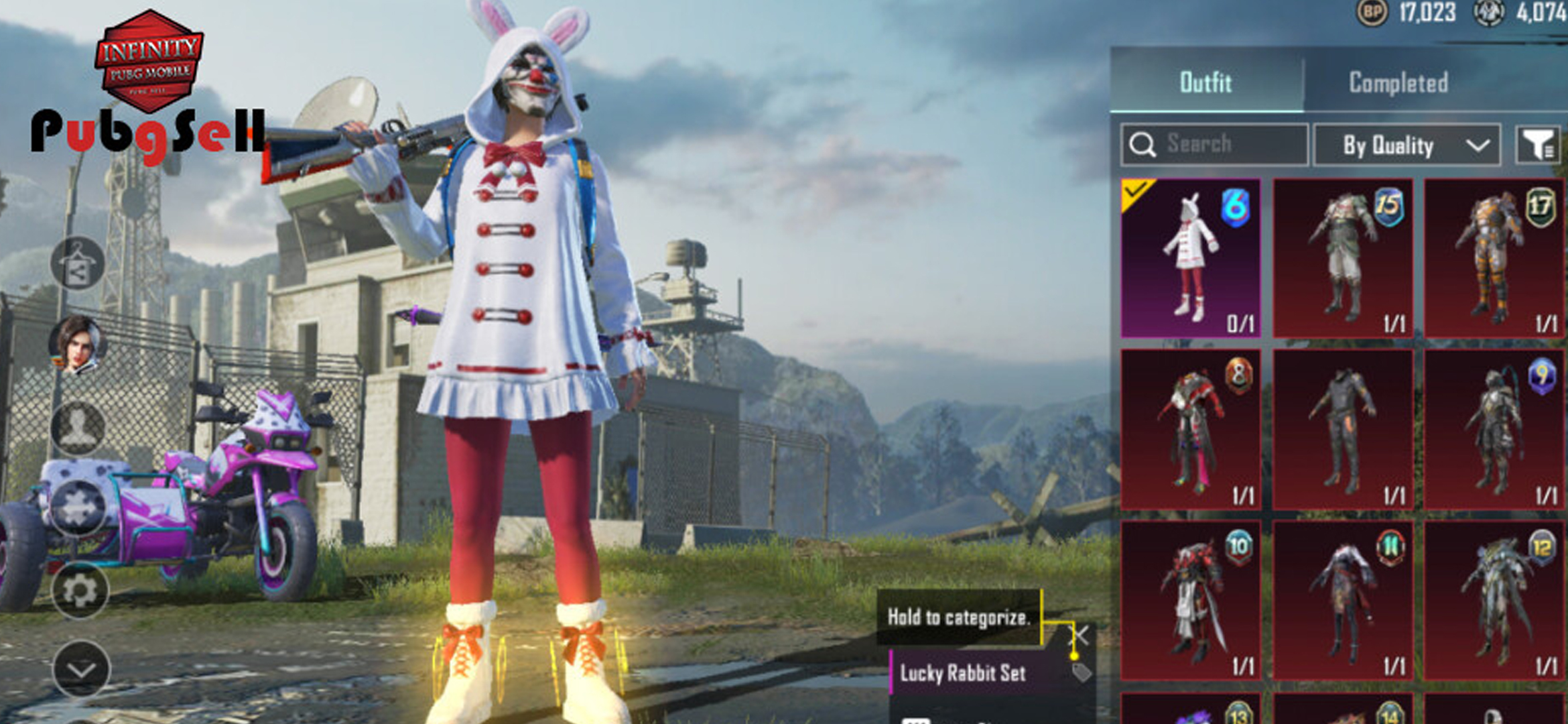Image resolution: width=1568 pixels, height=724 pixels.
Task: Select the Outfit tab
Action: pyautogui.click(x=1205, y=83)
